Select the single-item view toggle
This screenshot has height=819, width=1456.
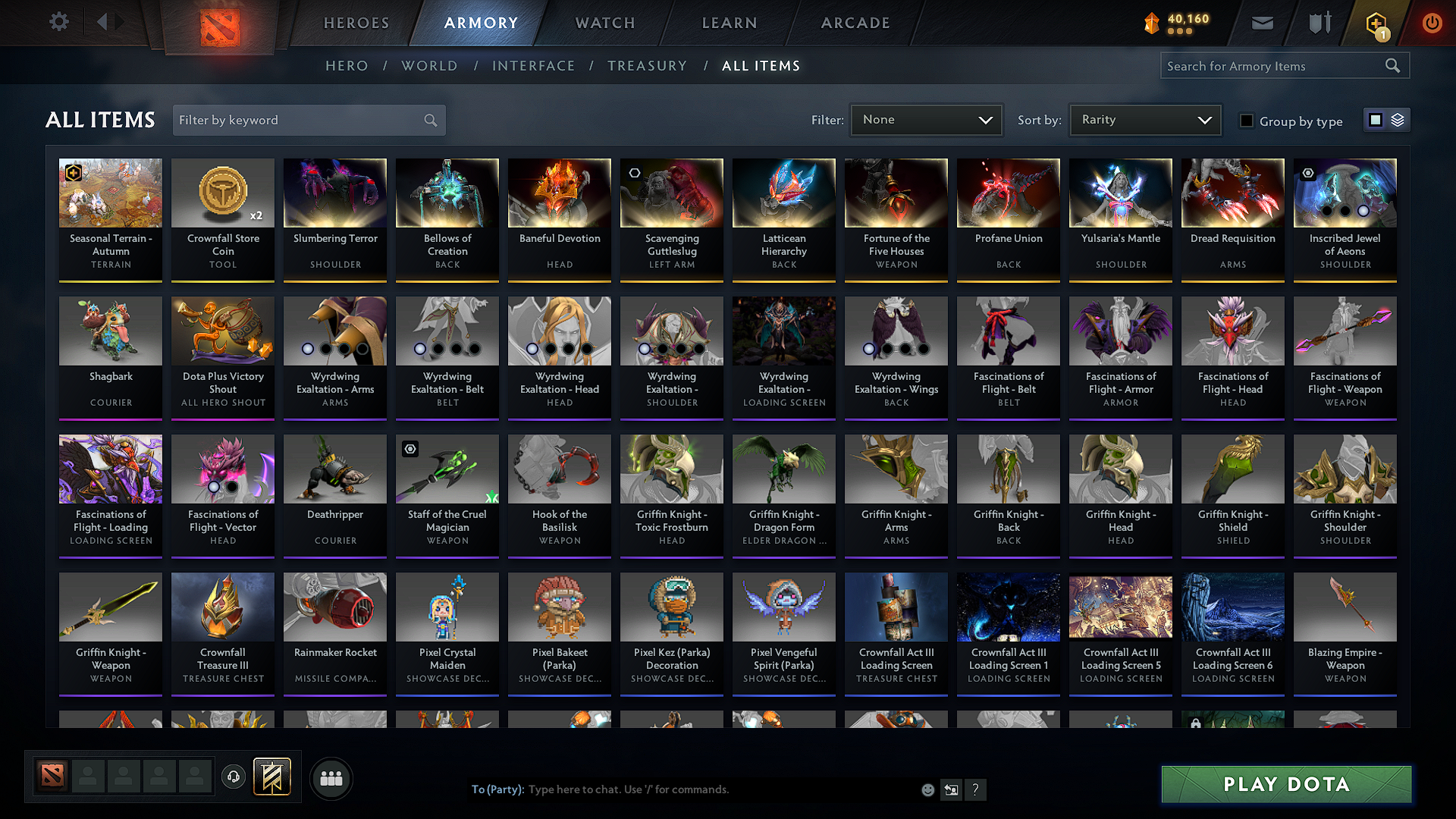point(1376,120)
